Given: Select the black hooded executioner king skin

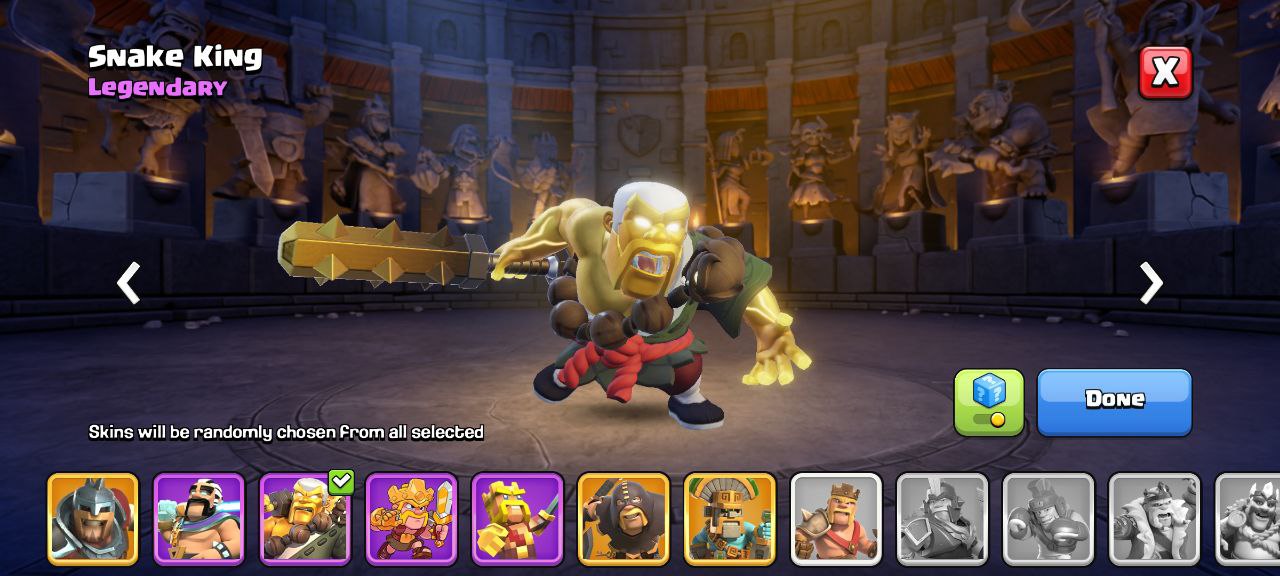Looking at the screenshot, I should click(623, 519).
